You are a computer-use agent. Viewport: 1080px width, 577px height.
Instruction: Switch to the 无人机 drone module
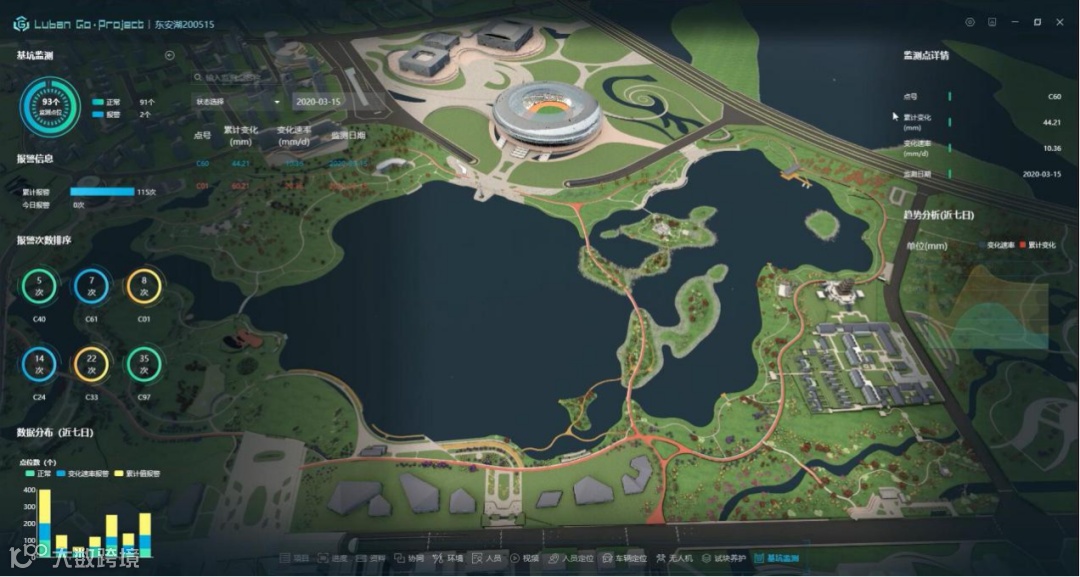[x=677, y=558]
